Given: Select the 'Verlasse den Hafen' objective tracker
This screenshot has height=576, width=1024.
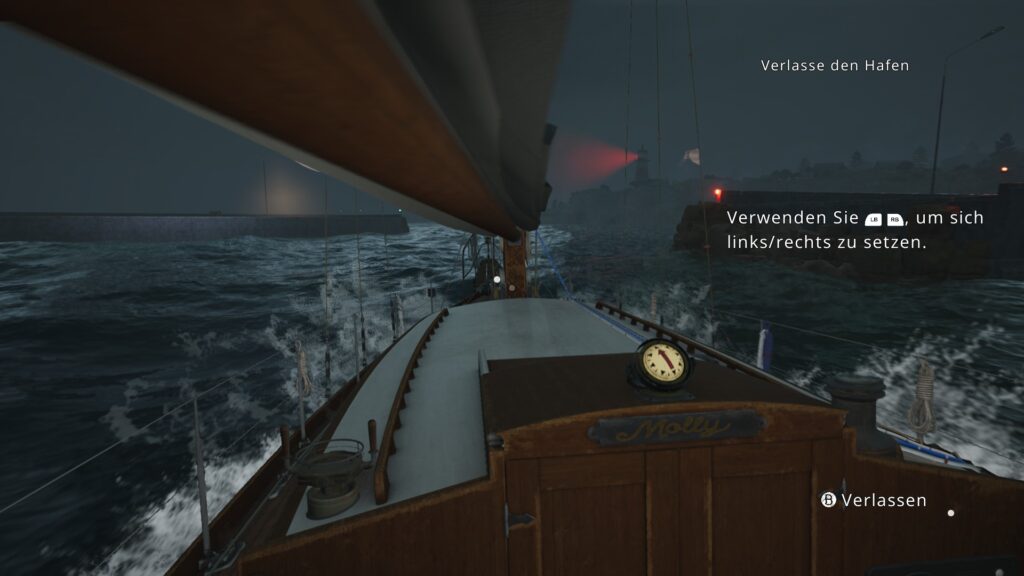Looking at the screenshot, I should tap(834, 65).
